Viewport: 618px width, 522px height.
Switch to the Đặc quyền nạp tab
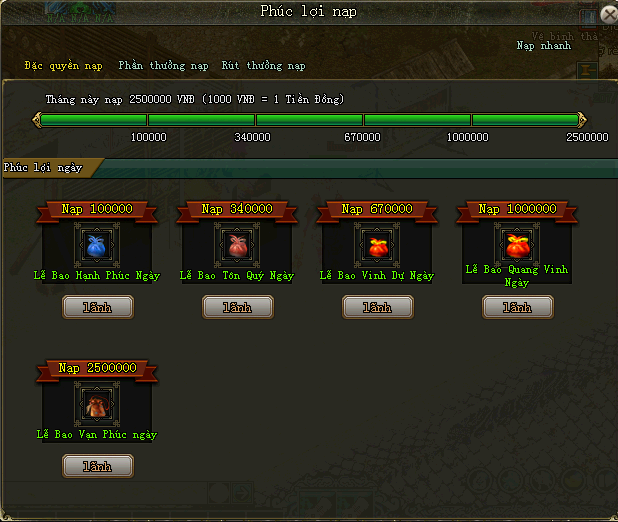coord(64,66)
